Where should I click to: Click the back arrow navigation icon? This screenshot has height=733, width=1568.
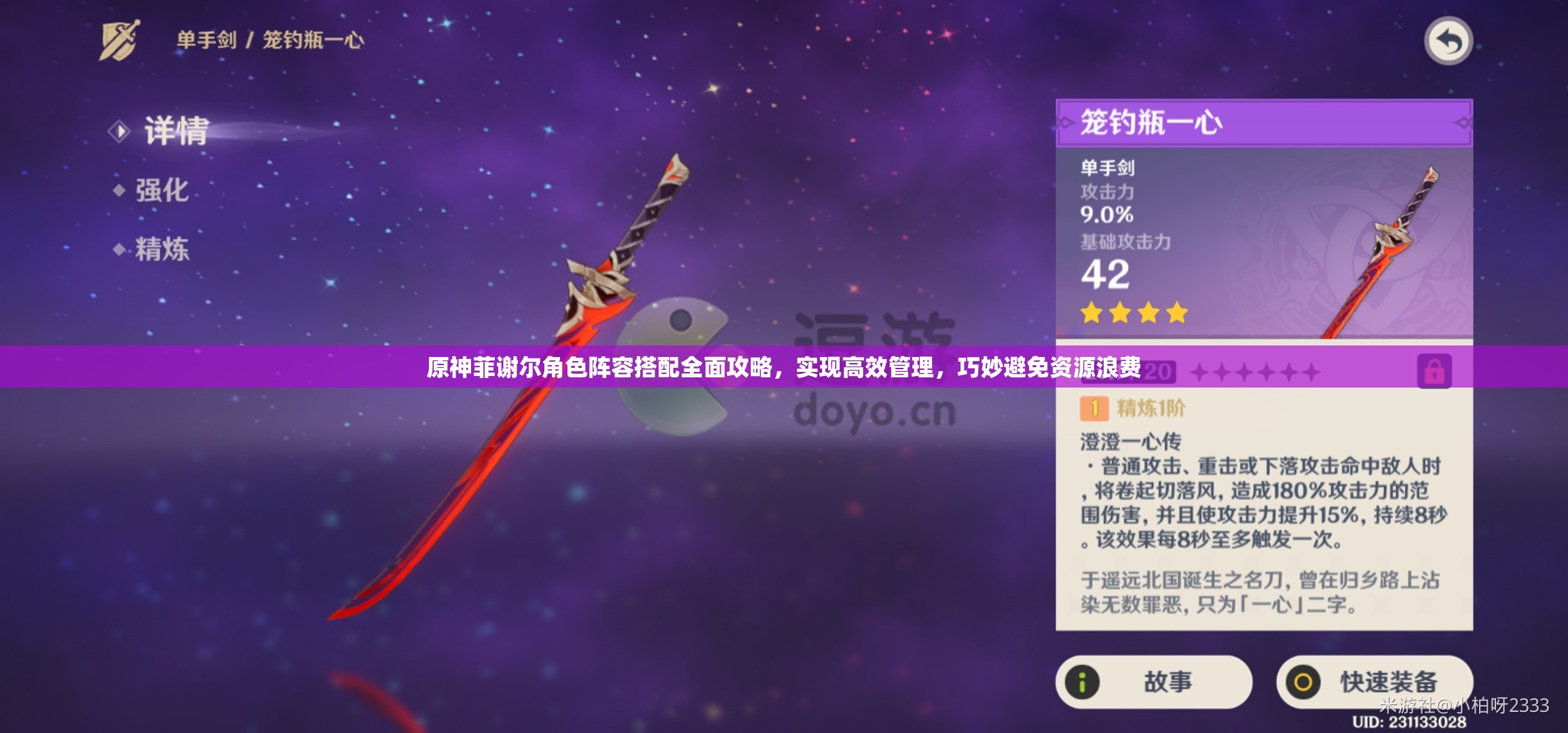click(1447, 41)
